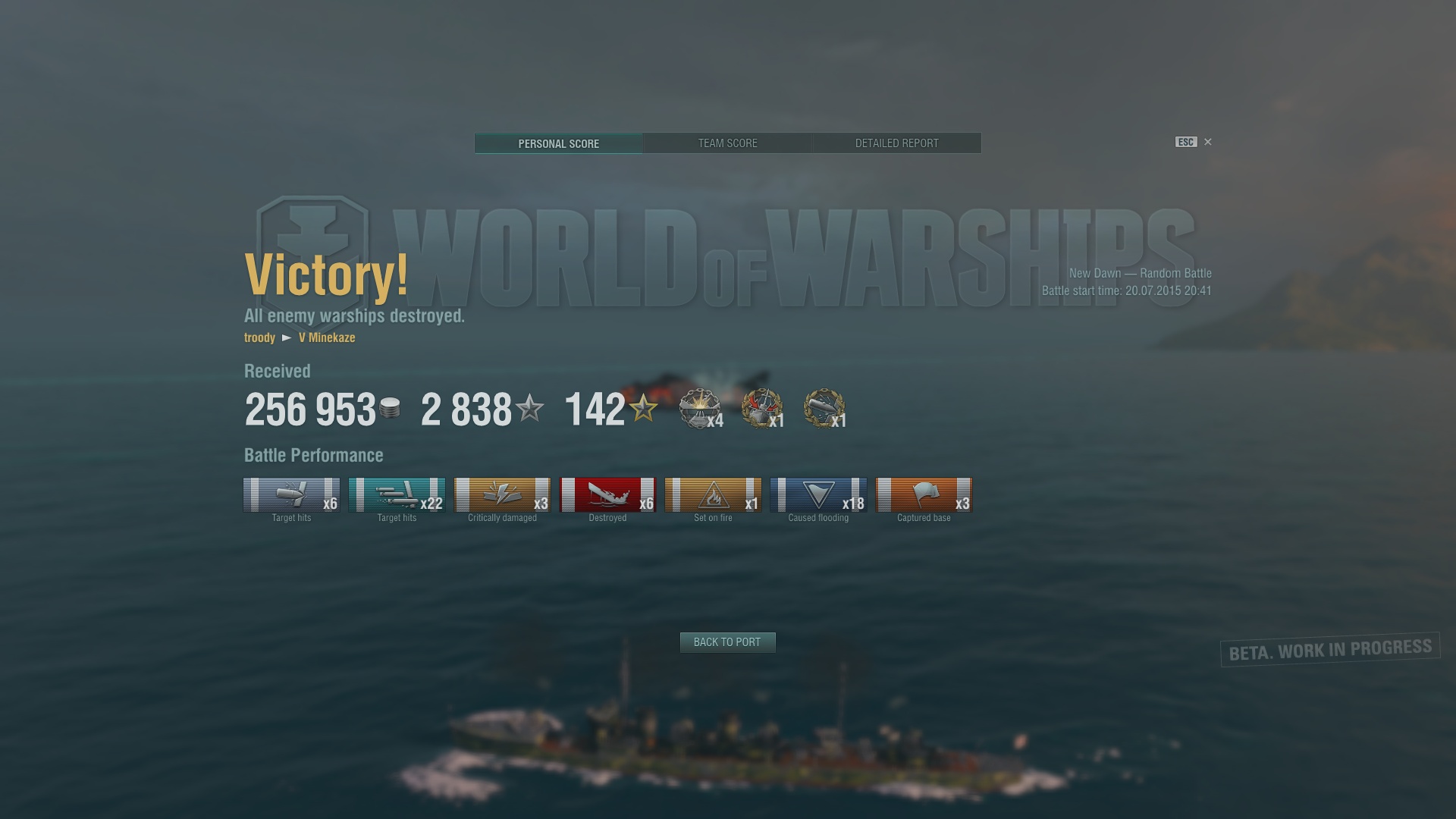Click the shell Target hits x6 ribbon

click(291, 495)
